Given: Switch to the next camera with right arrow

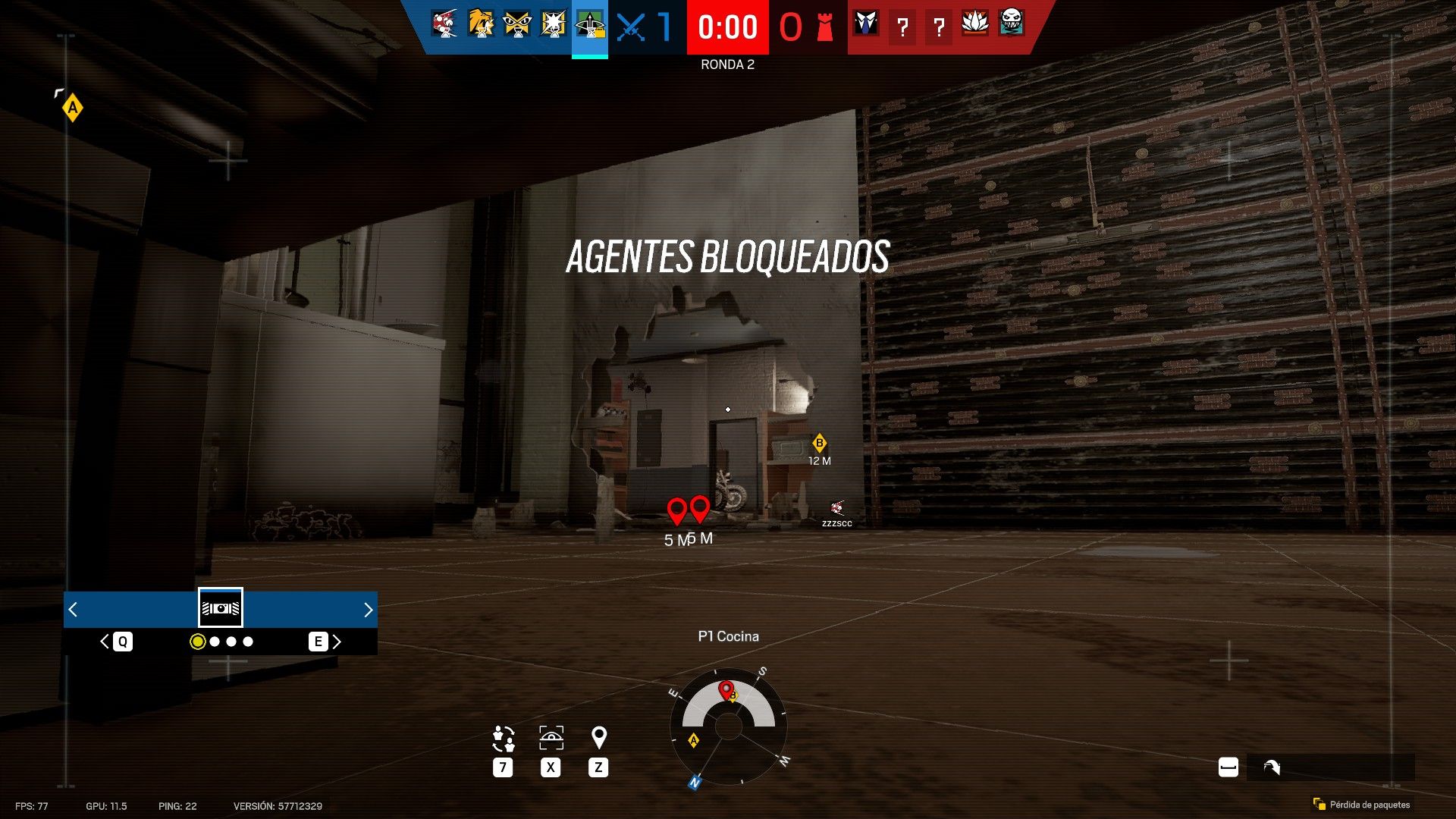Looking at the screenshot, I should [368, 610].
